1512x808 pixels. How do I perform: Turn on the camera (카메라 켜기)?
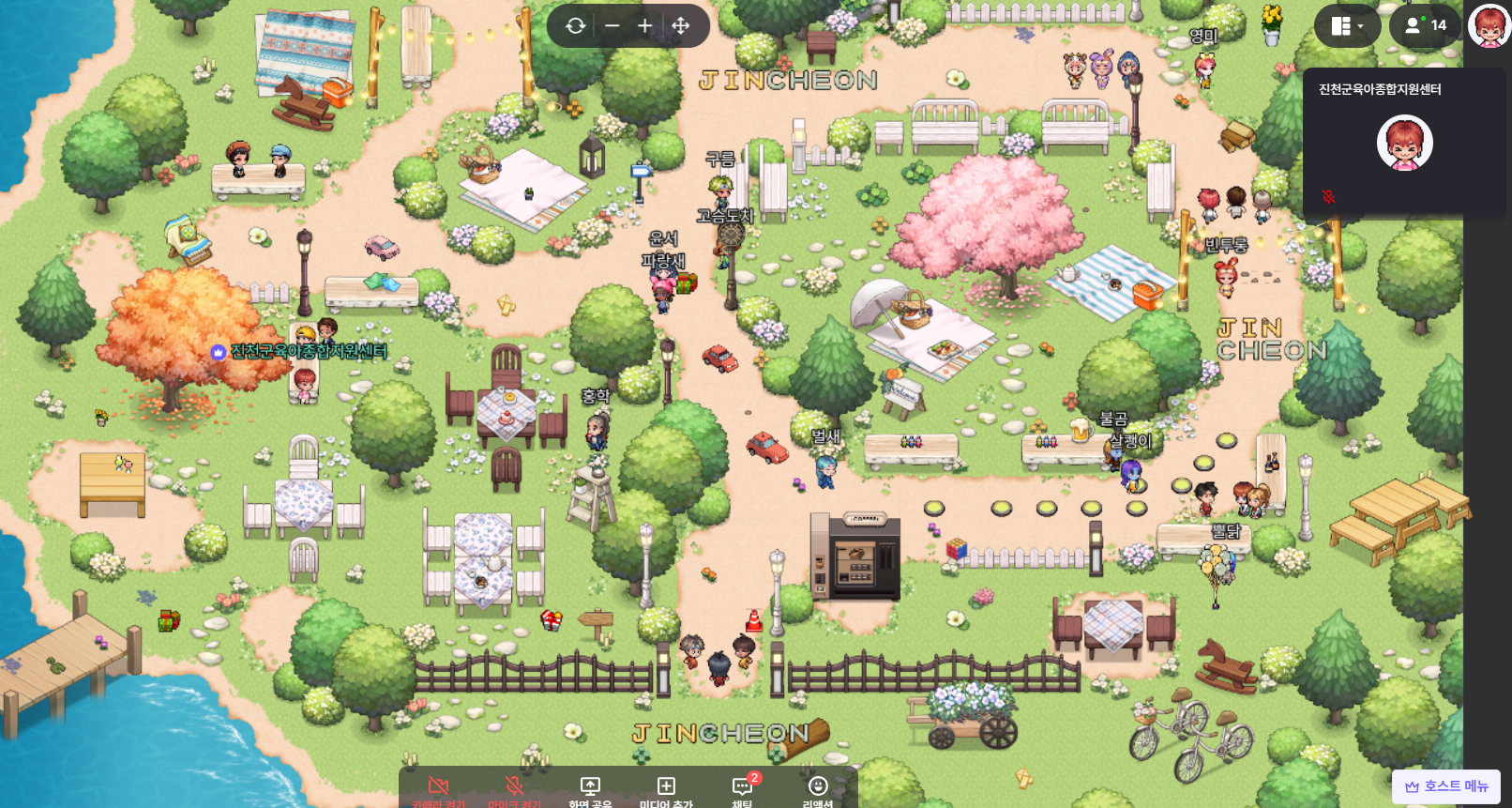click(x=438, y=789)
